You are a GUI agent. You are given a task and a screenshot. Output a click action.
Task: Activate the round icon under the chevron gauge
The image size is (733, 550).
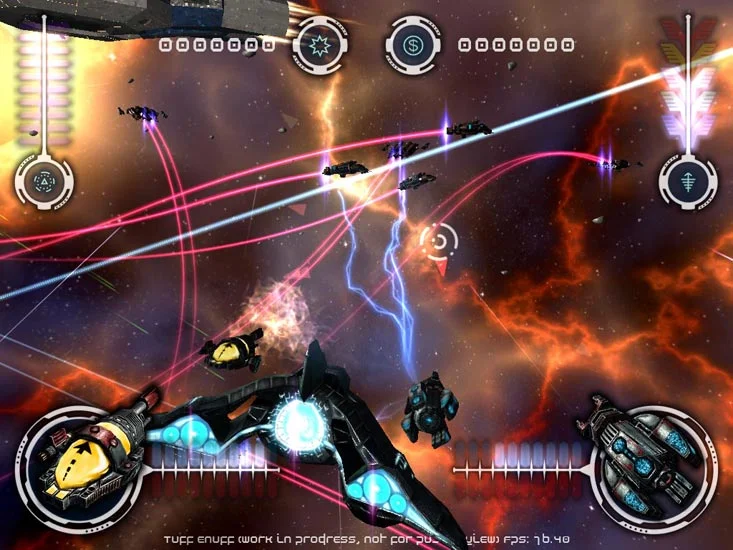pyautogui.click(x=687, y=181)
